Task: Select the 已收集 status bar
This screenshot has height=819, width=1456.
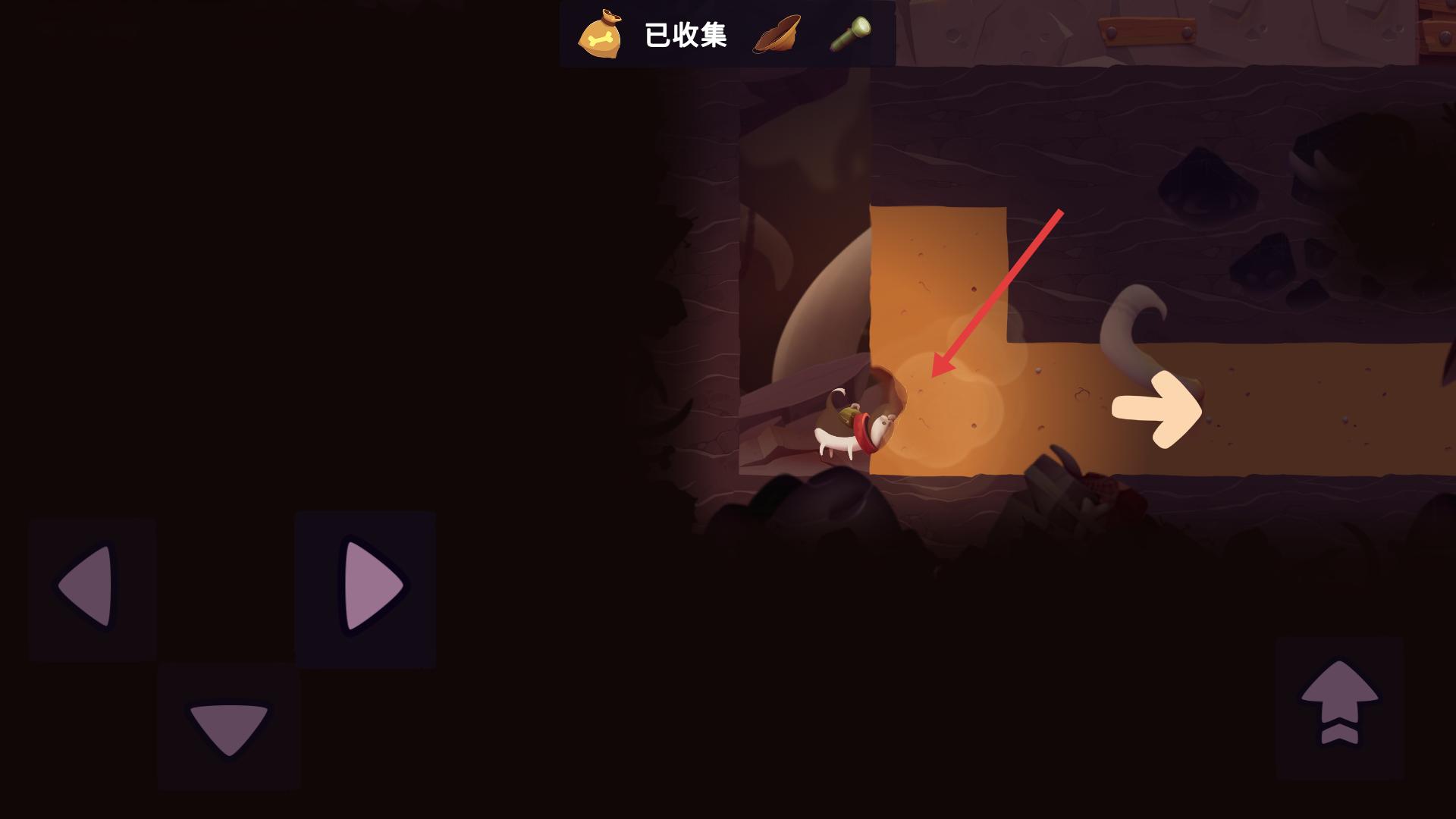Action: coord(686,32)
